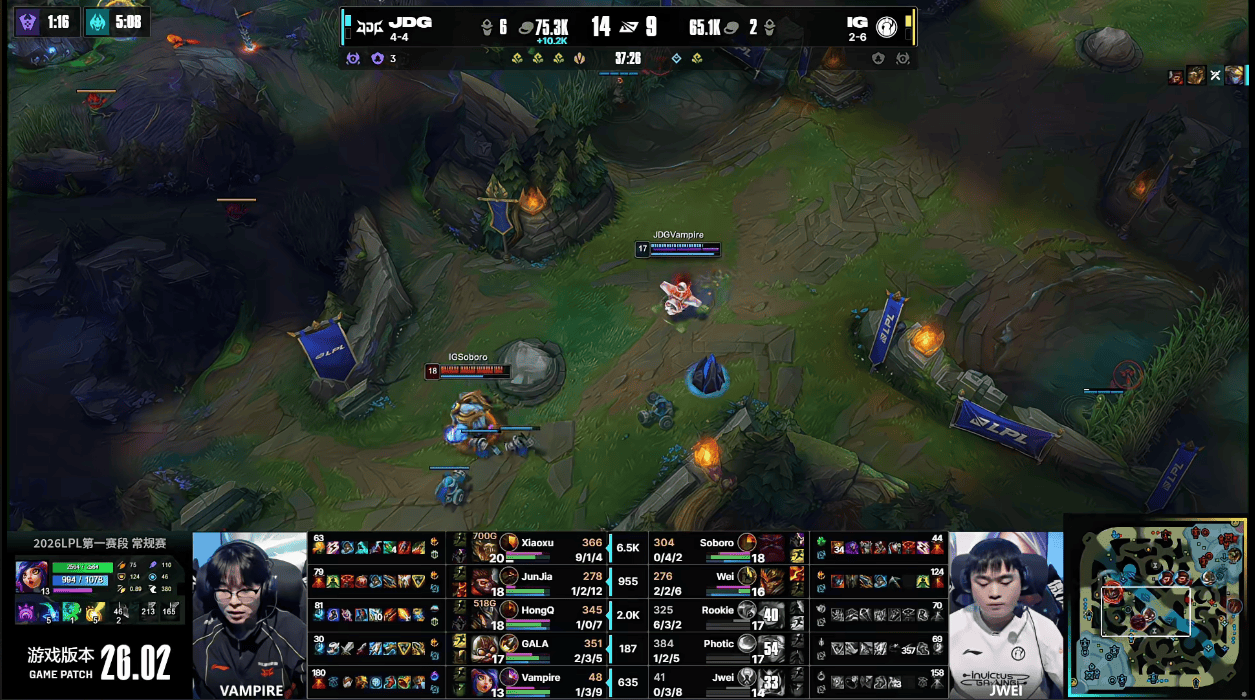Click the selected champion portrait in the stats panel
Screen dimensions: 1255x700
click(x=31, y=577)
